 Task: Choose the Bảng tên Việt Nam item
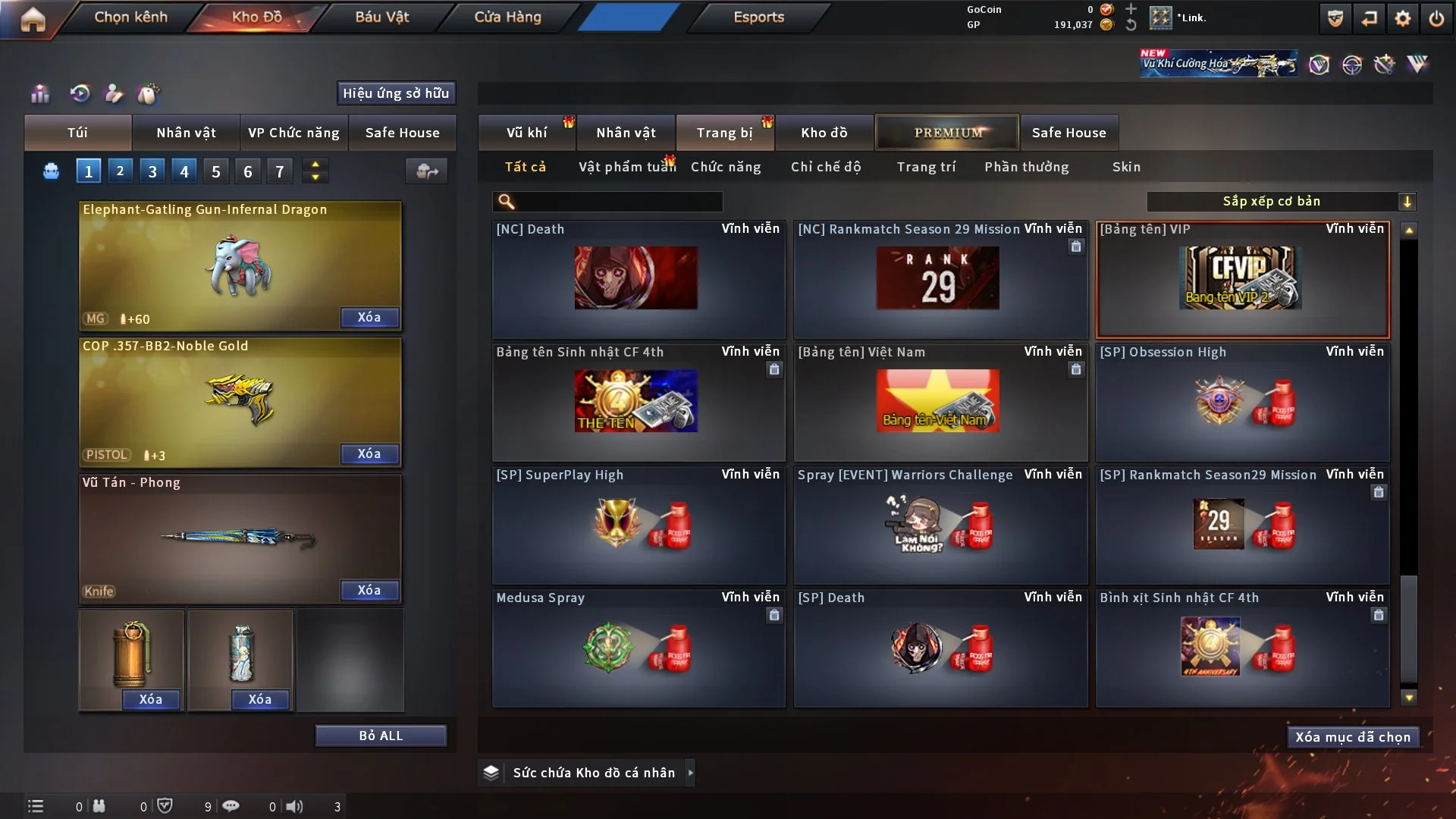point(940,402)
